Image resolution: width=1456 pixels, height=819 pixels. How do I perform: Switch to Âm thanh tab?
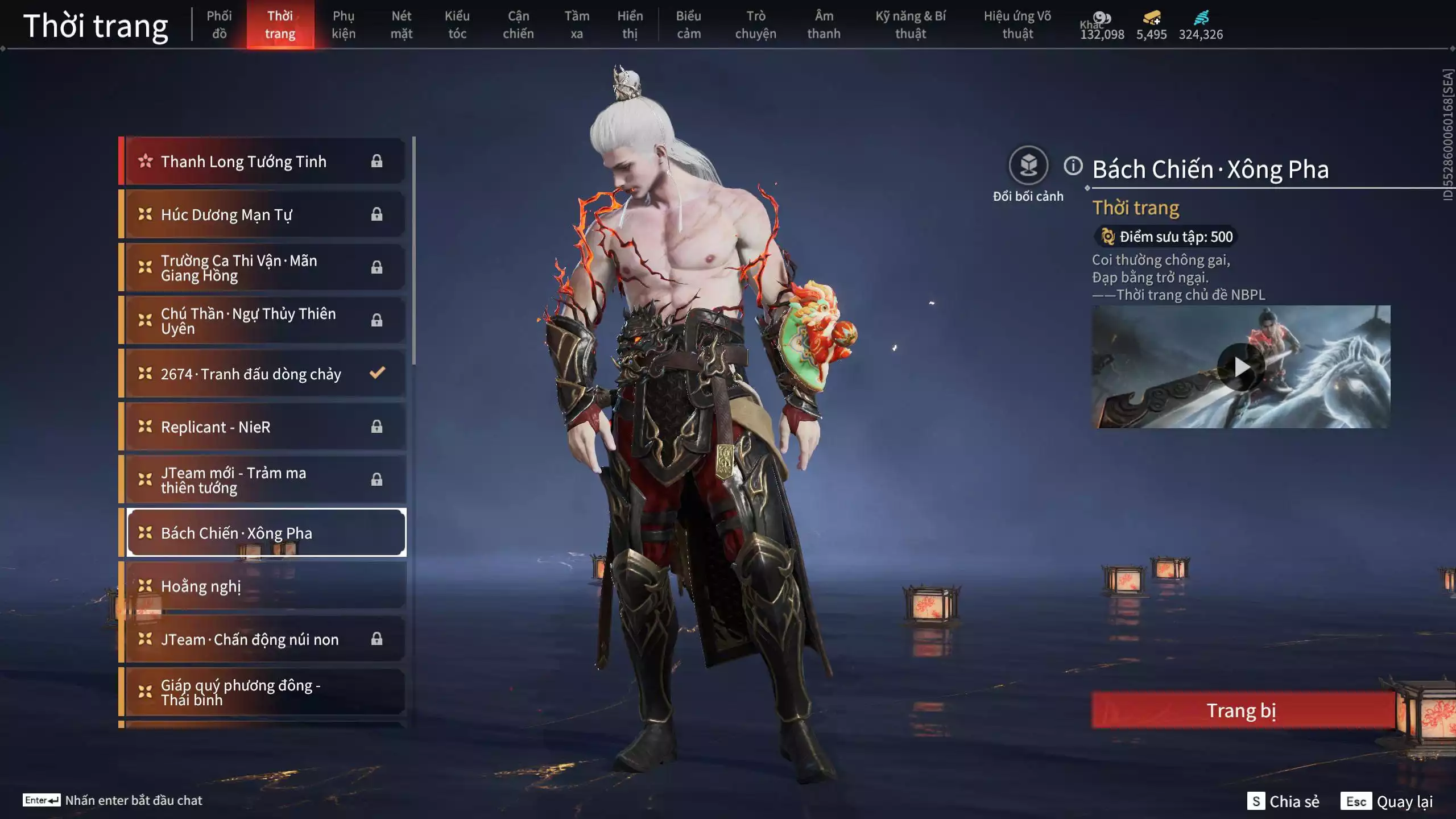click(824, 25)
